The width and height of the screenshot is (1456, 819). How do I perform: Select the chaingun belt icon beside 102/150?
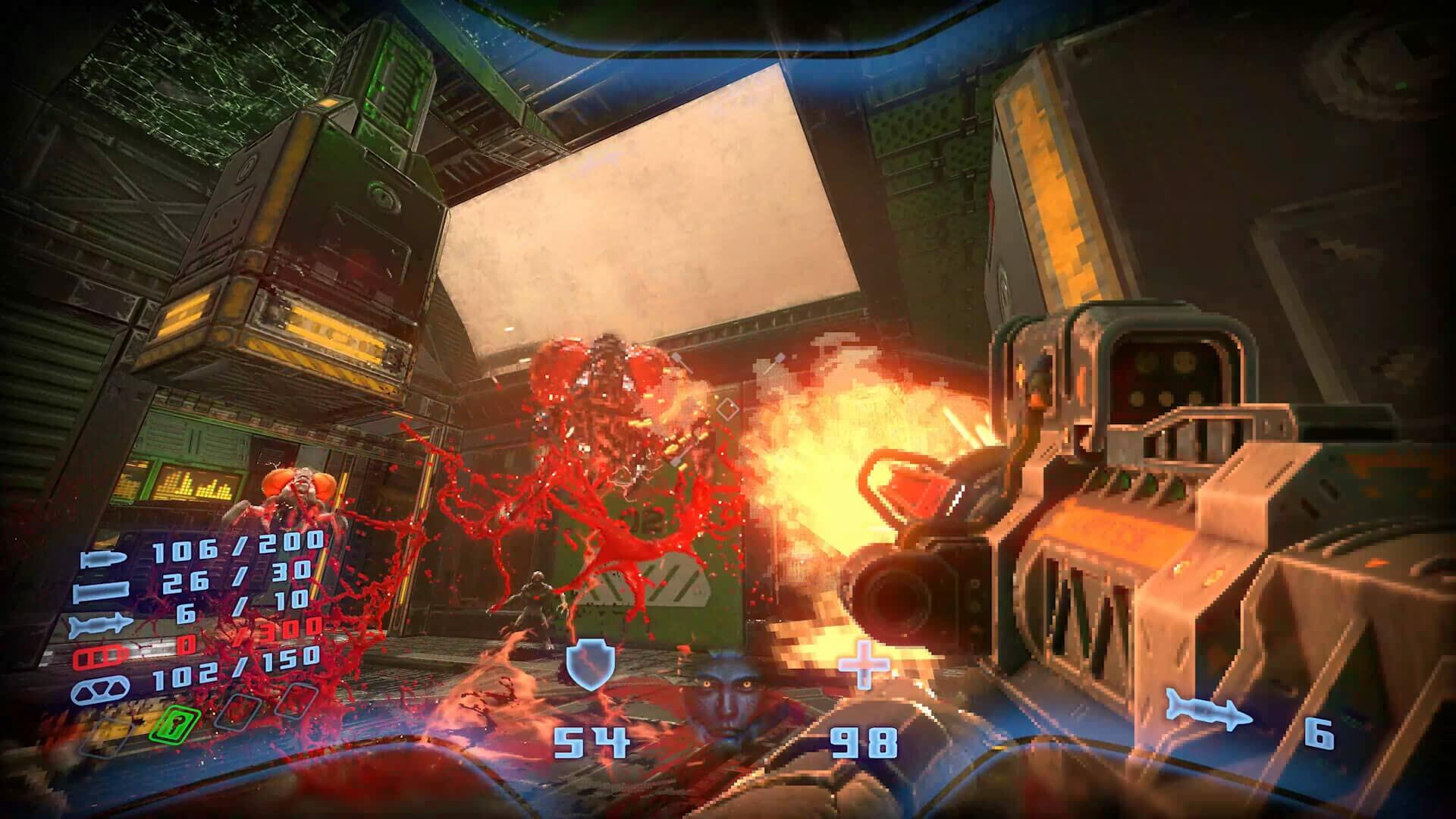click(x=100, y=689)
